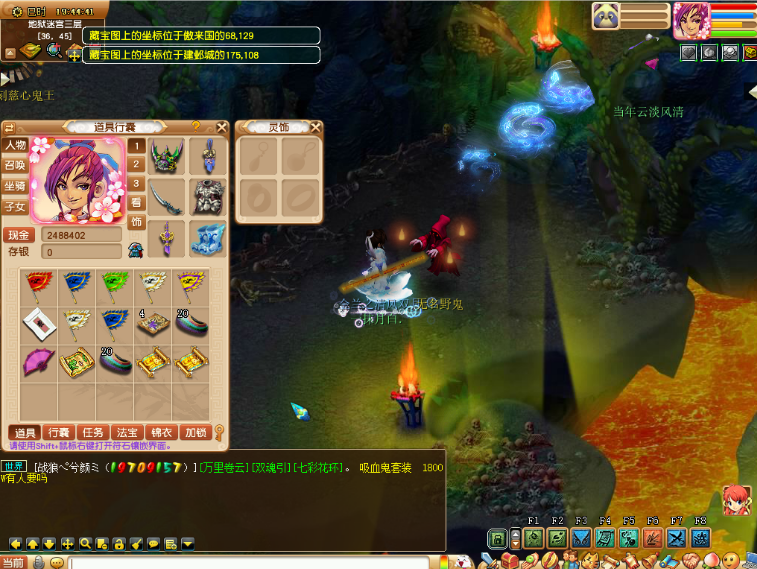Click the player portrait in top-right corner
The width and height of the screenshot is (757, 569).
pos(689,19)
